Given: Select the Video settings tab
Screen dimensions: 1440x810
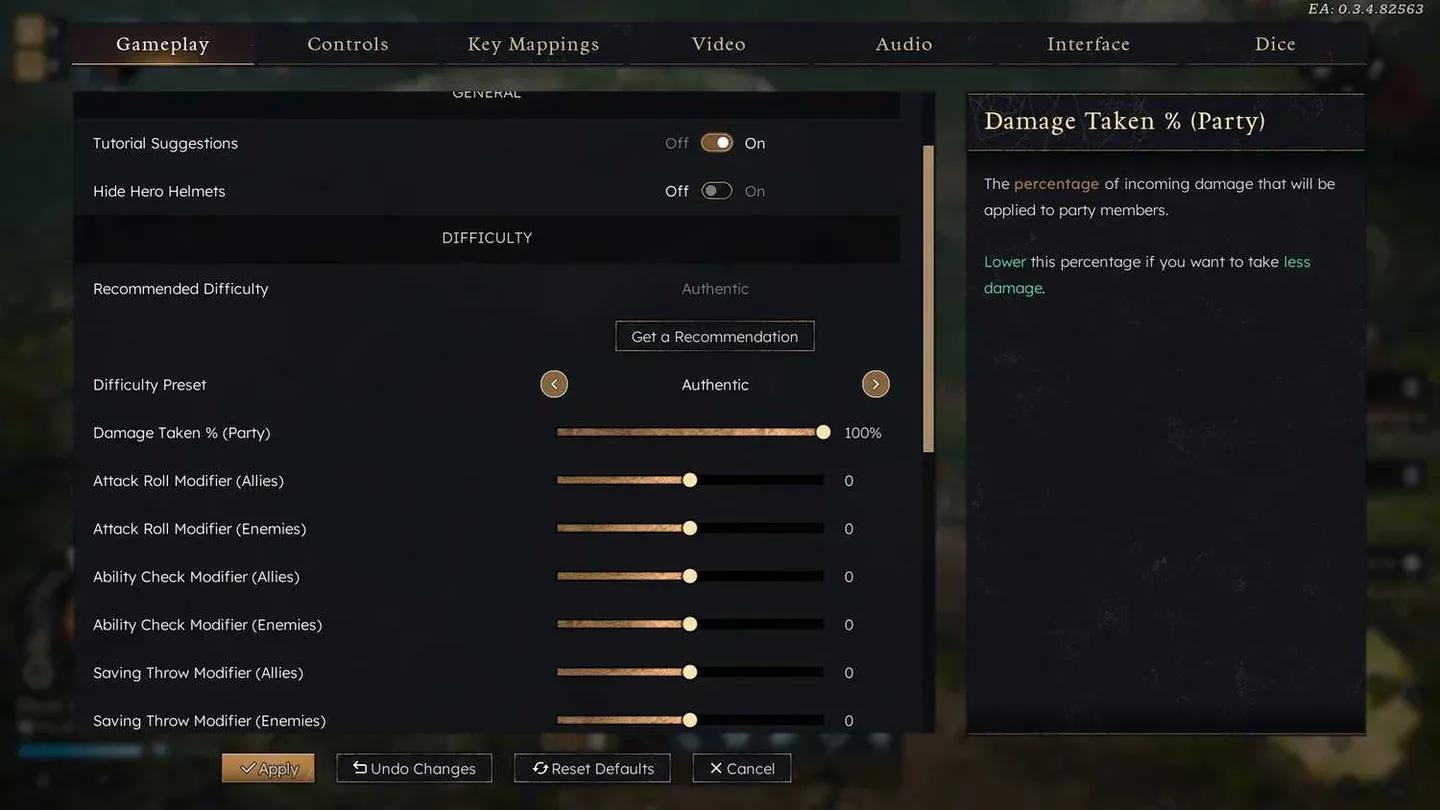Looking at the screenshot, I should tap(718, 44).
